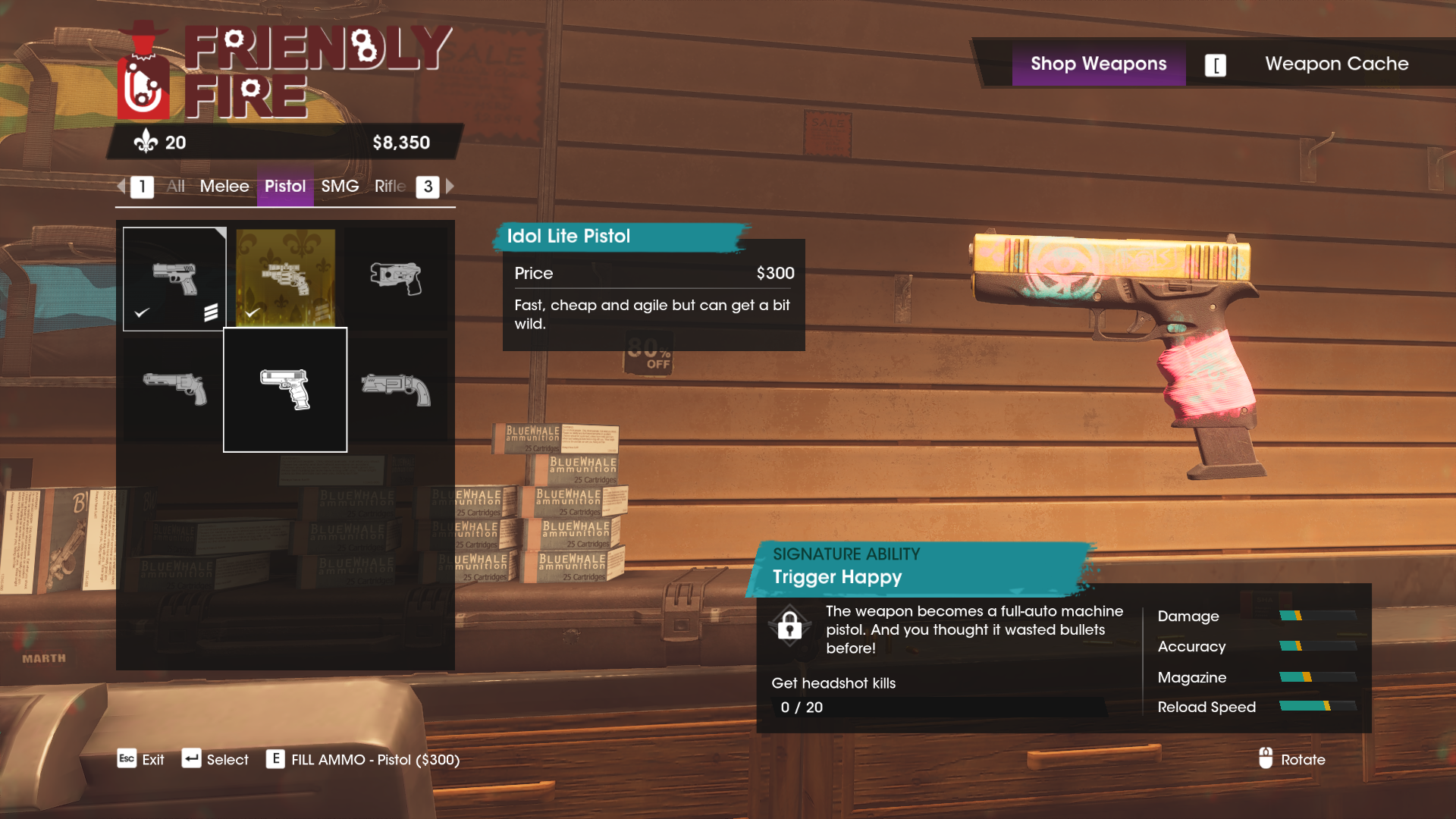Select the SMG category tab
1456x819 pixels.
(x=340, y=187)
